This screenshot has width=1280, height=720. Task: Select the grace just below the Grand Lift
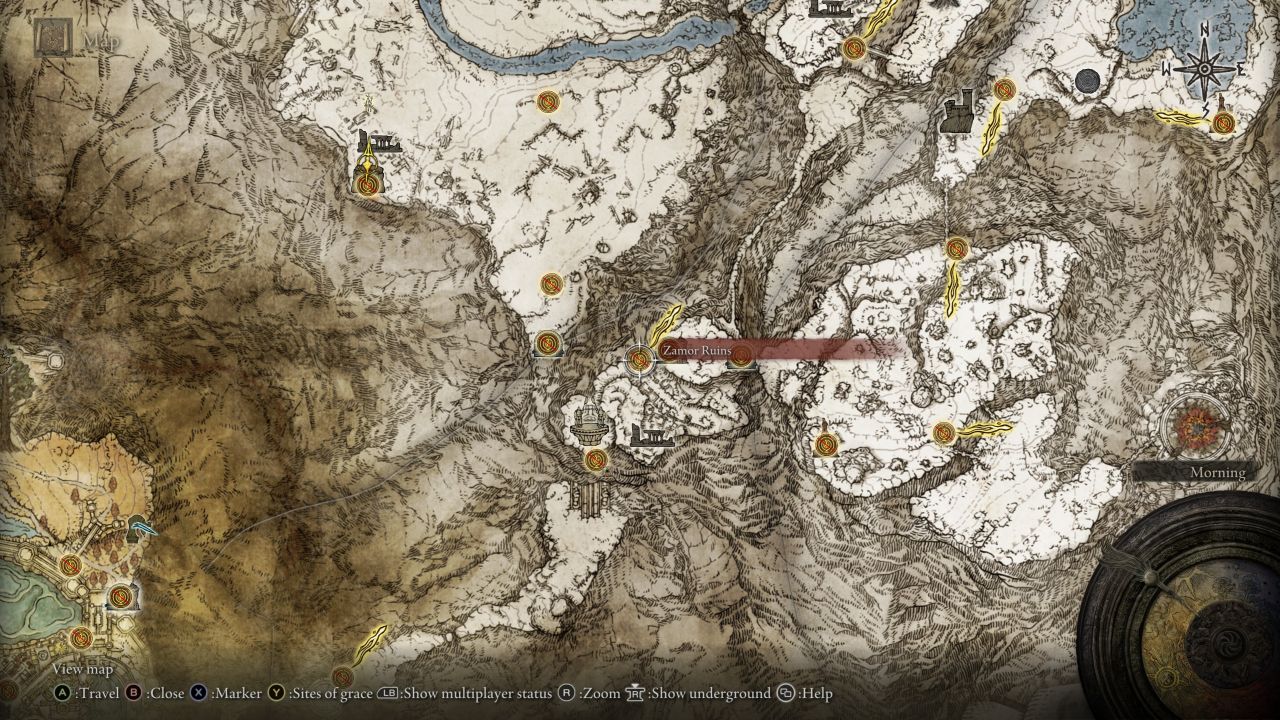(596, 460)
